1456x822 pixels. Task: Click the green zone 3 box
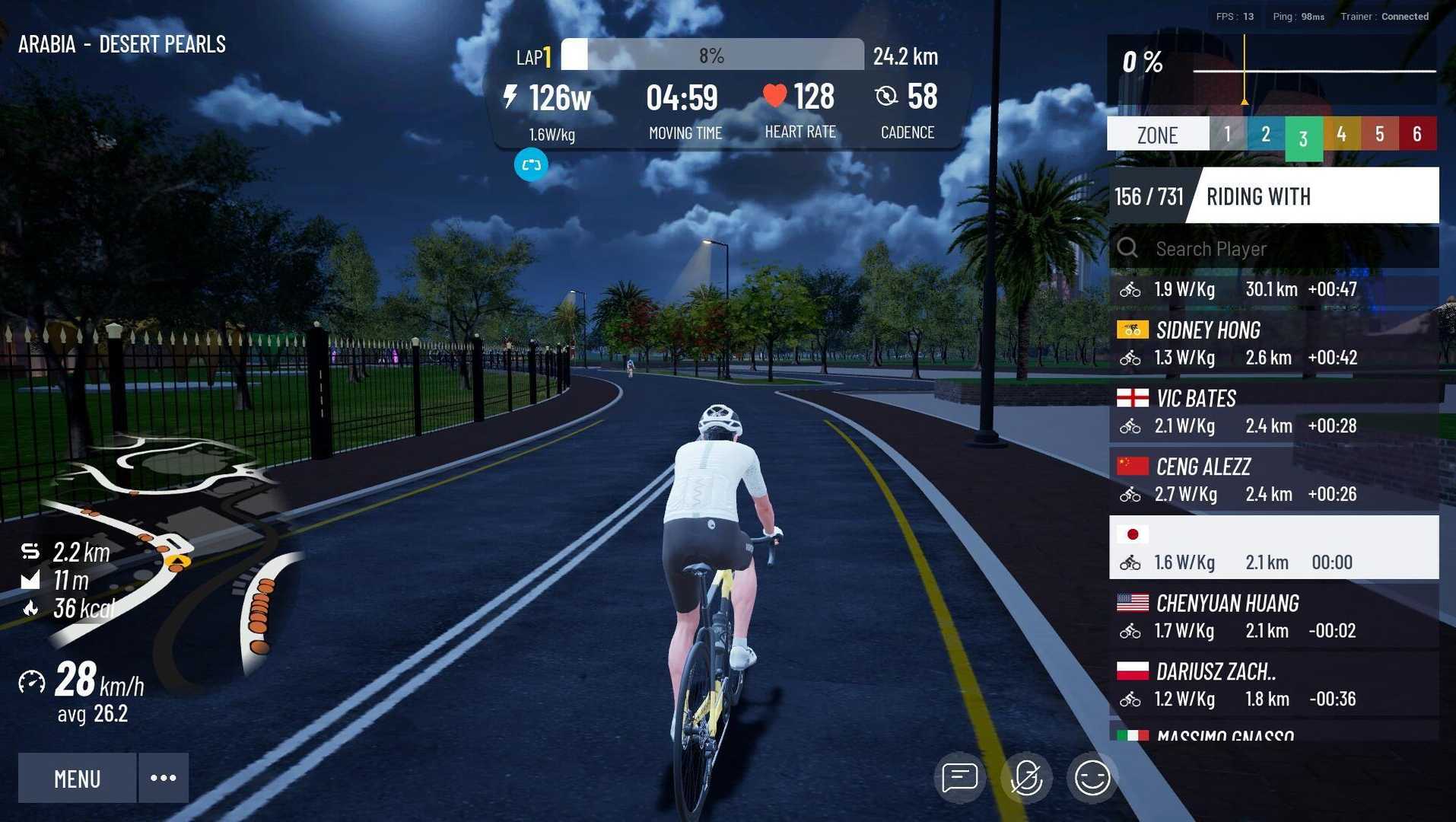(1303, 137)
